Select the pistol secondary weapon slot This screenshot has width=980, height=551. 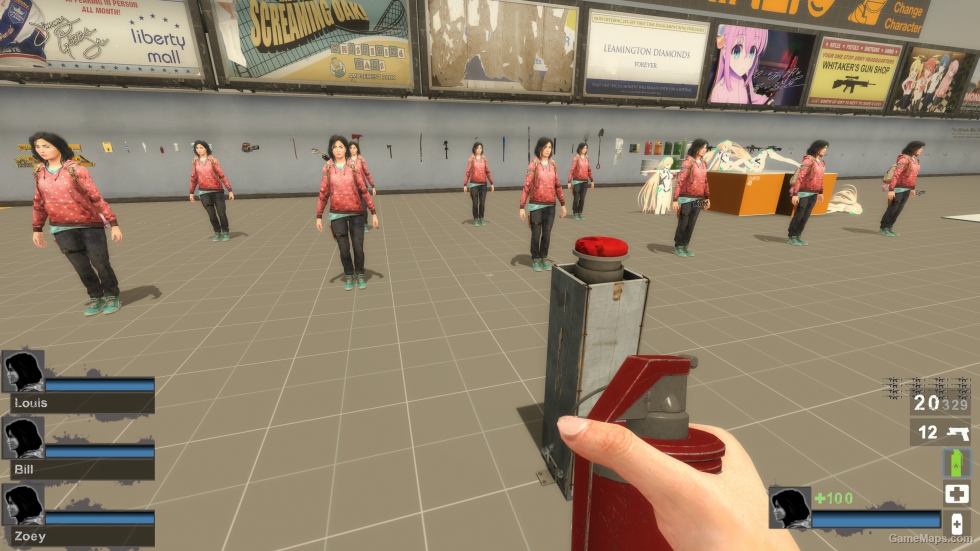click(x=940, y=433)
